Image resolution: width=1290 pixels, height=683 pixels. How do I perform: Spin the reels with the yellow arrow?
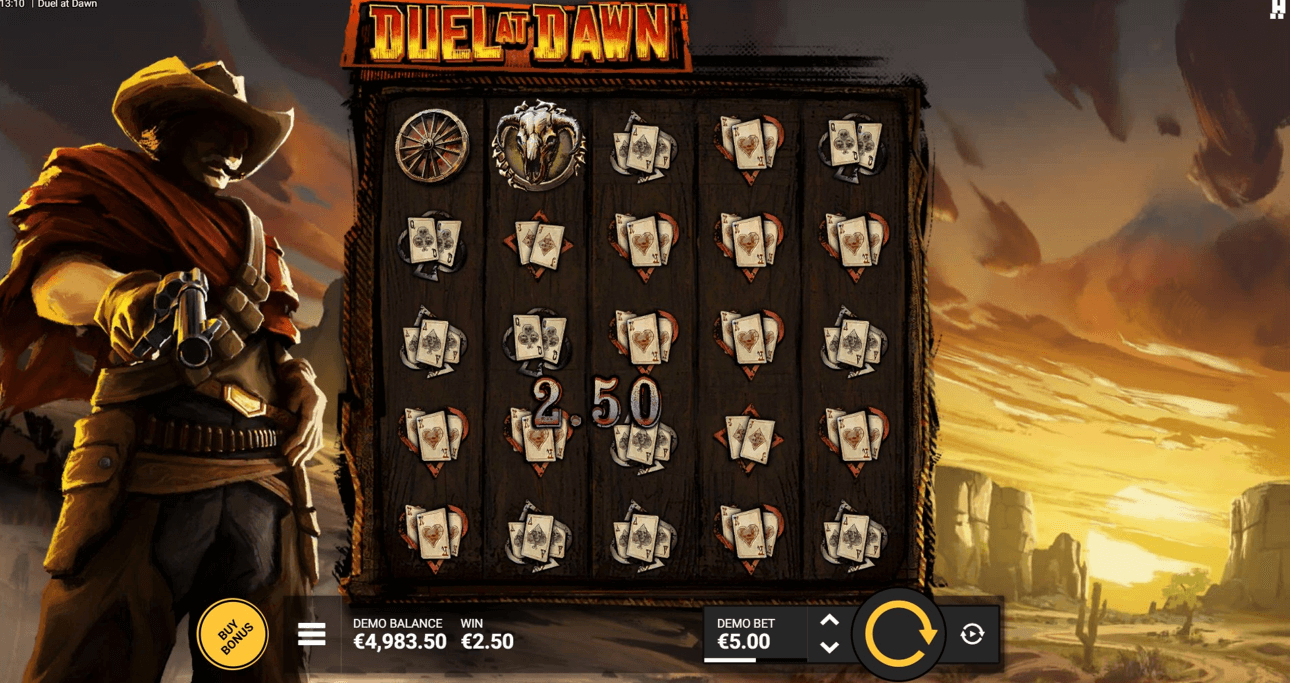[x=898, y=634]
